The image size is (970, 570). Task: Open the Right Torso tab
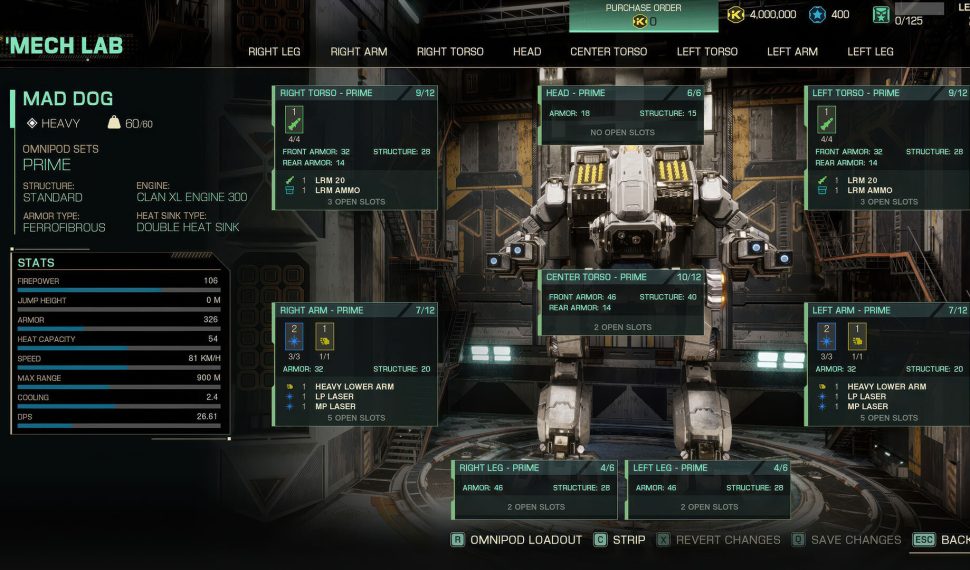[450, 52]
